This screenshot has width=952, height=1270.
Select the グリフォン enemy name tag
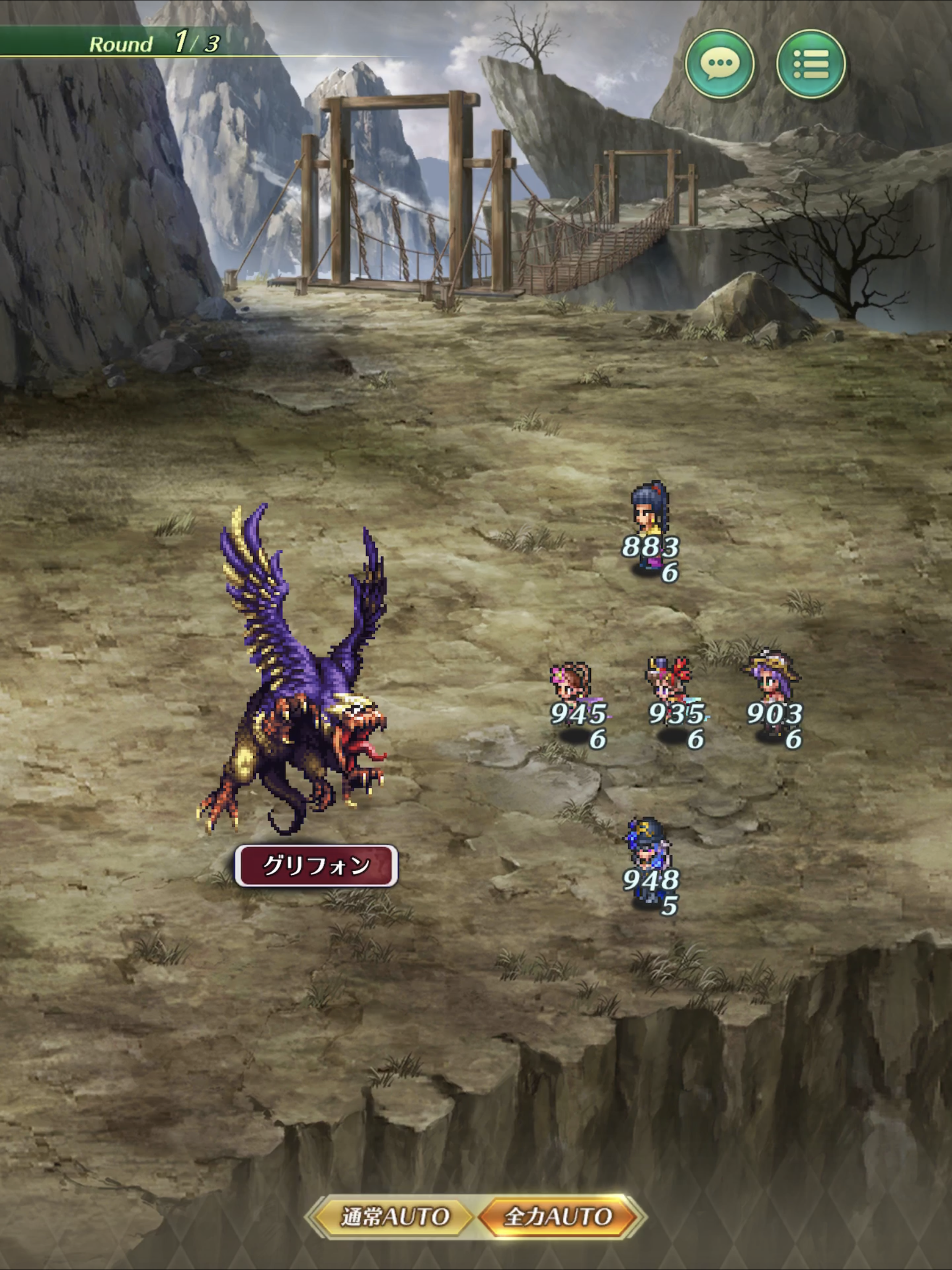pyautogui.click(x=316, y=865)
